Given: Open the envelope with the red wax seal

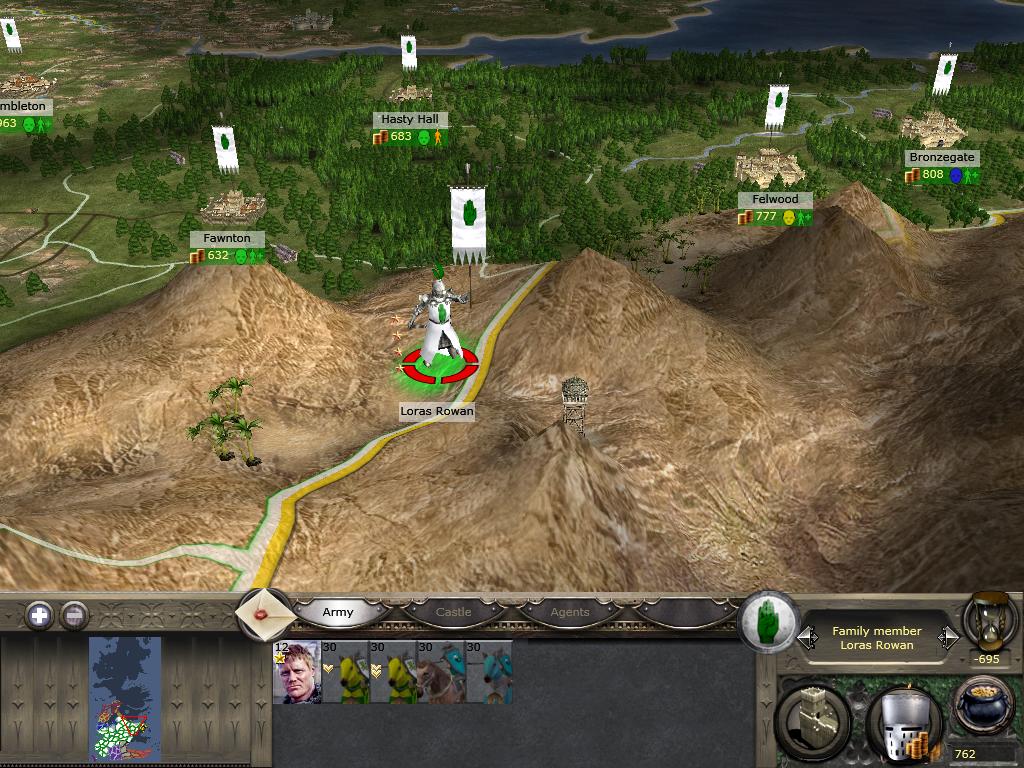Looking at the screenshot, I should (x=265, y=614).
